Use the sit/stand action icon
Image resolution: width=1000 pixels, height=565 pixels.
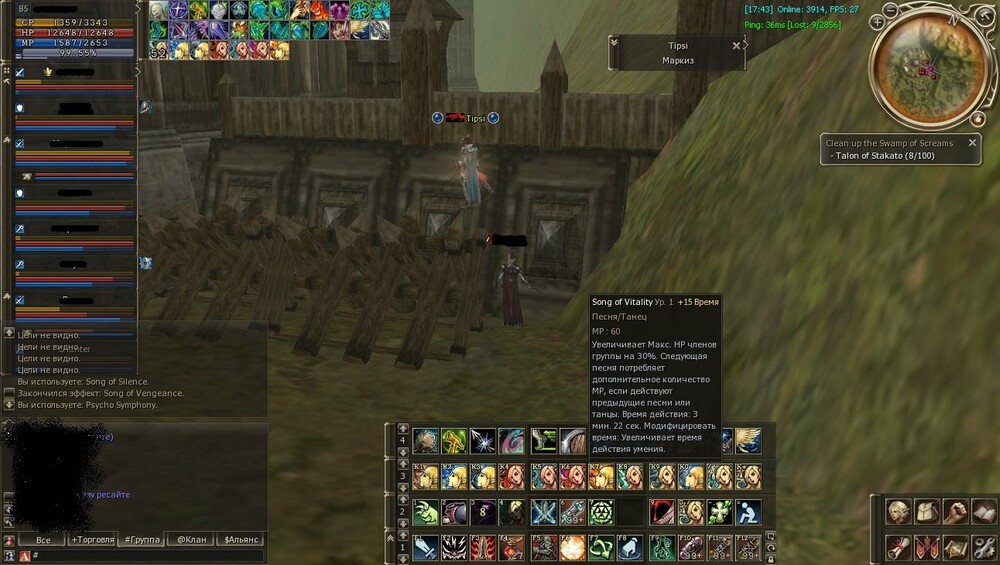click(749, 513)
